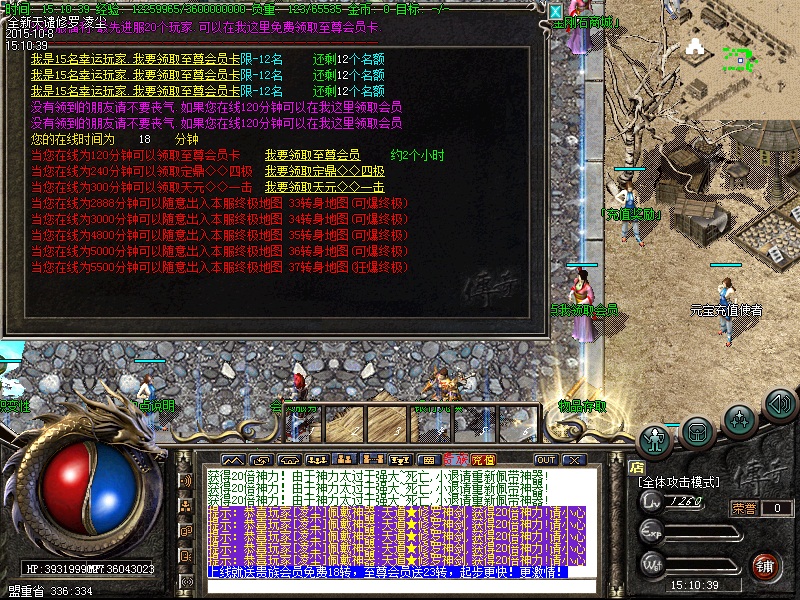Choose the 我要领取定鼎◇◇四极 reward link
This screenshot has height=600, width=800.
click(324, 171)
